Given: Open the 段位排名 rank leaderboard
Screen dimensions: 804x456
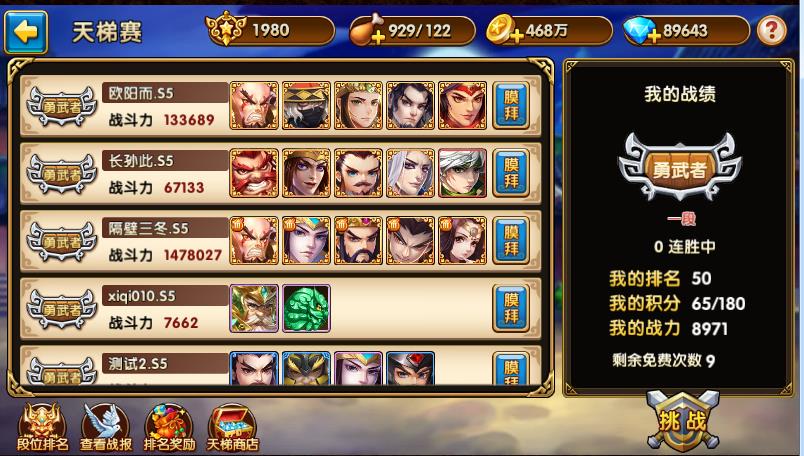Looking at the screenshot, I should [x=42, y=428].
